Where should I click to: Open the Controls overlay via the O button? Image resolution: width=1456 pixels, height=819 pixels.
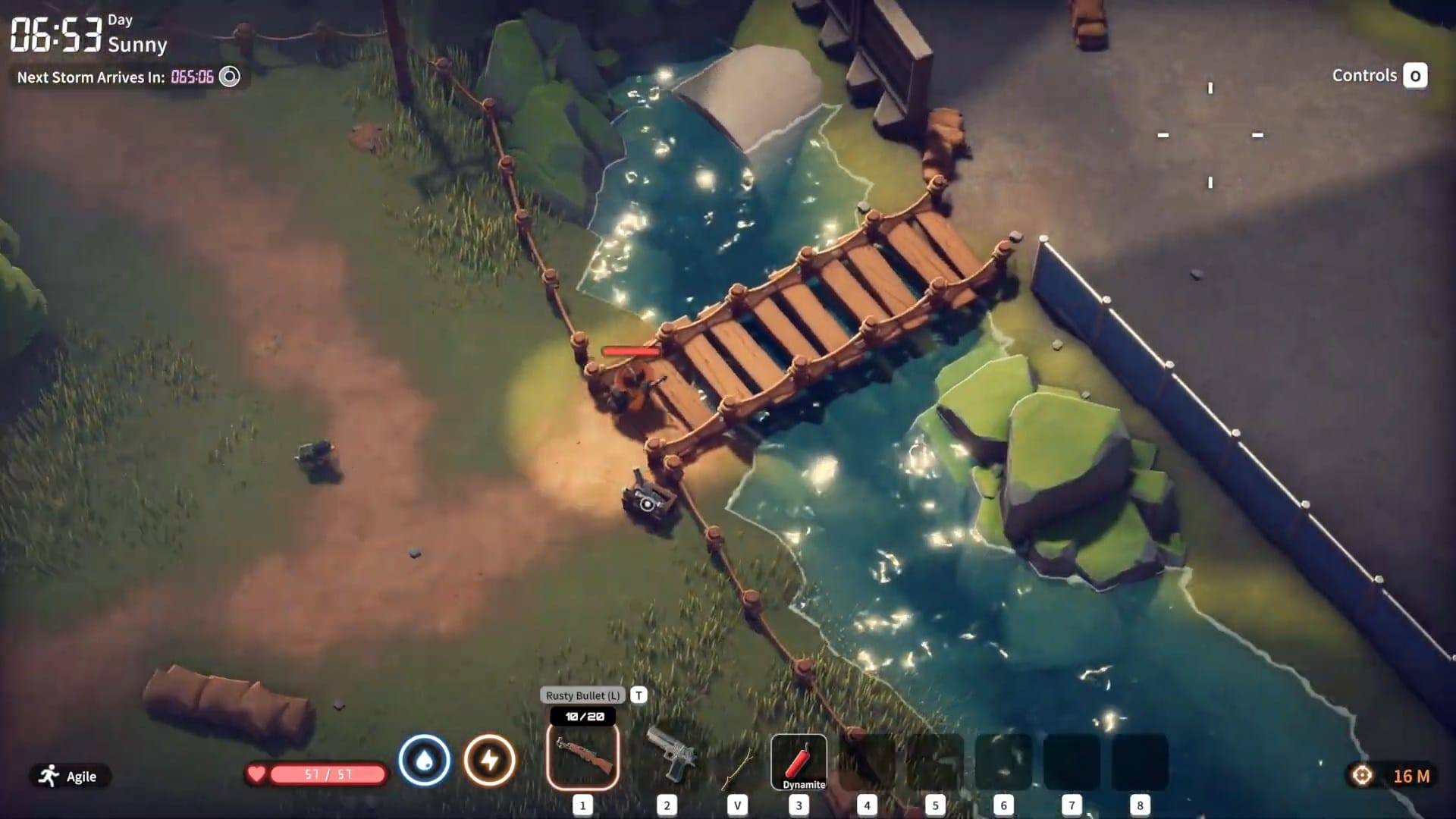point(1415,76)
